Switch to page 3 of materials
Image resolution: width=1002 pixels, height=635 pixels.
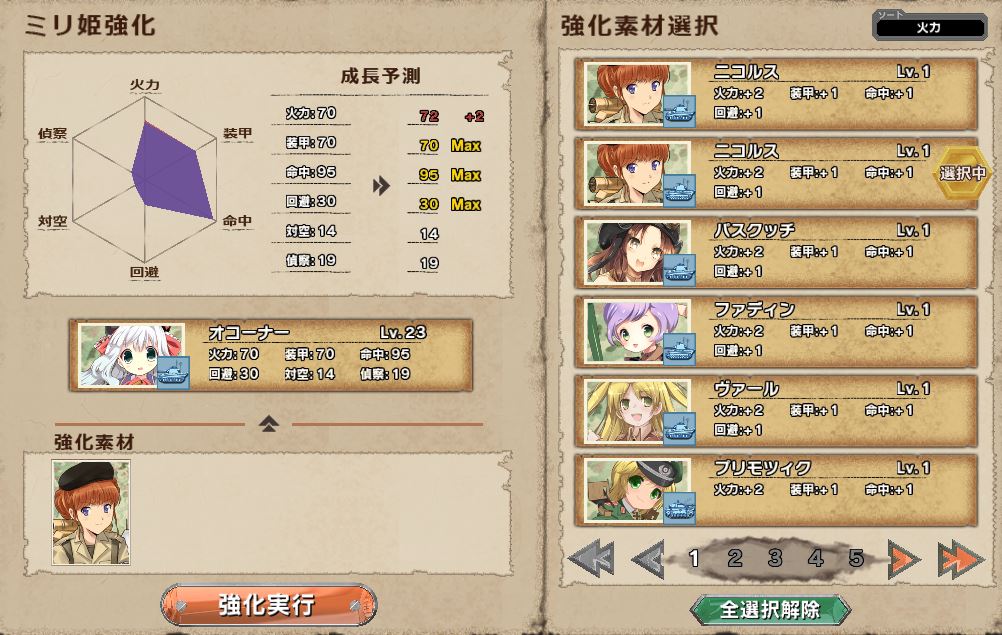[775, 558]
